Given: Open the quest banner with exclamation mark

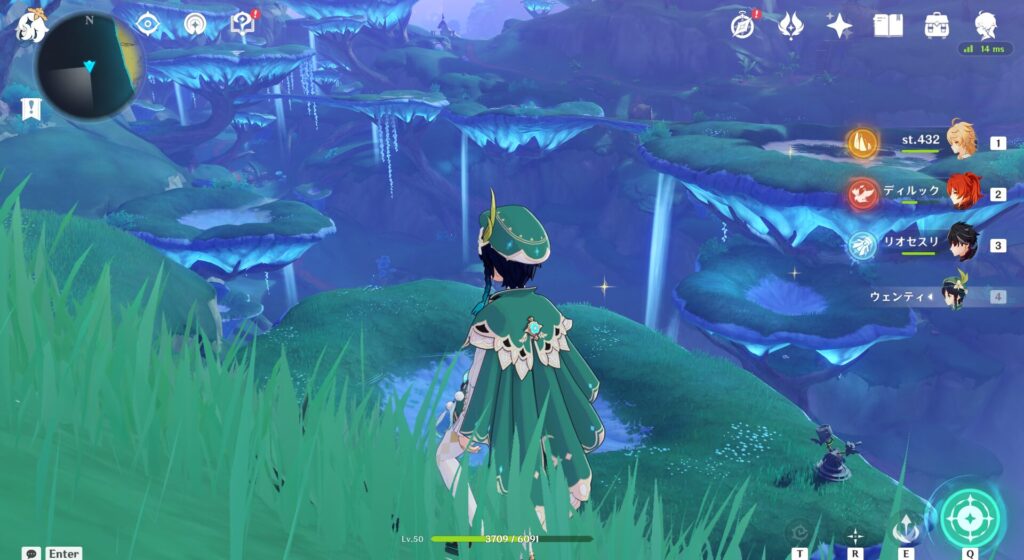Looking at the screenshot, I should click(x=31, y=109).
